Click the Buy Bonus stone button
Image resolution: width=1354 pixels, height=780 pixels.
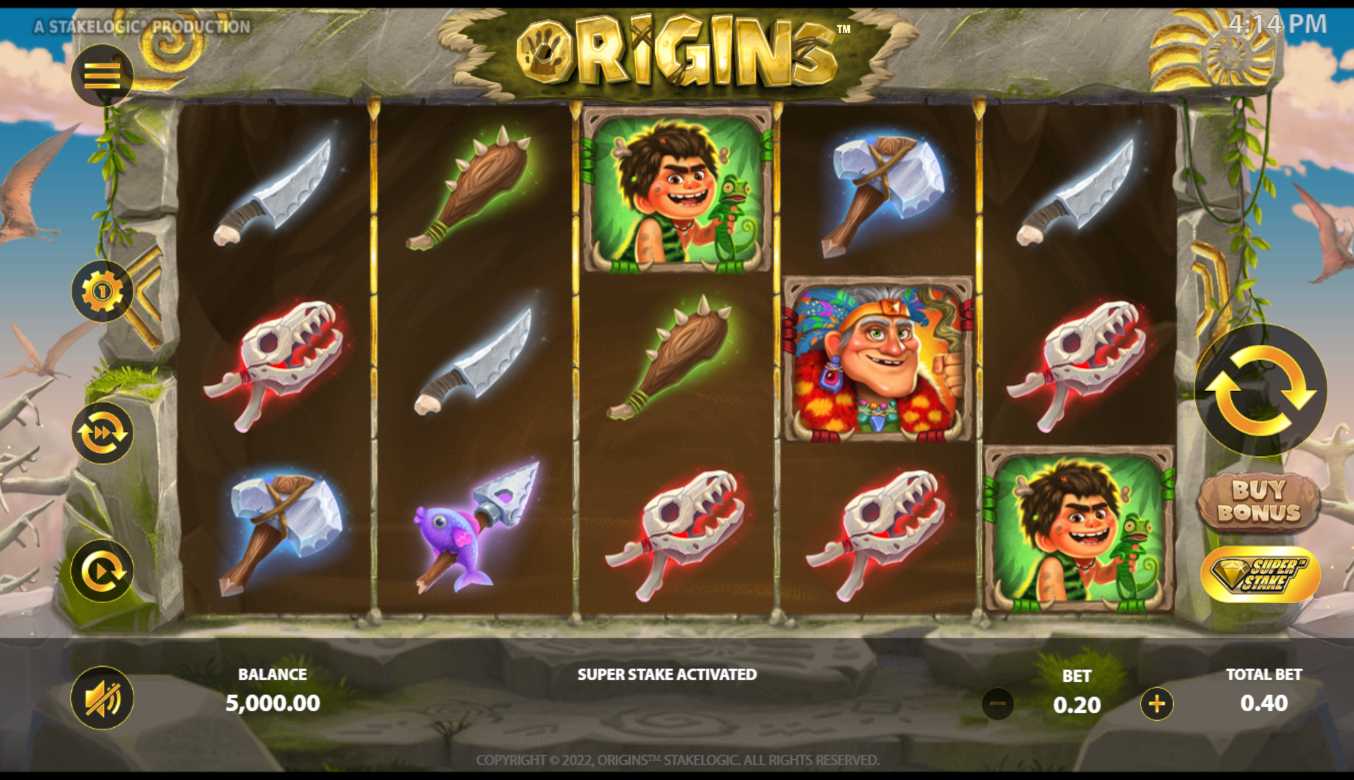(x=1259, y=502)
